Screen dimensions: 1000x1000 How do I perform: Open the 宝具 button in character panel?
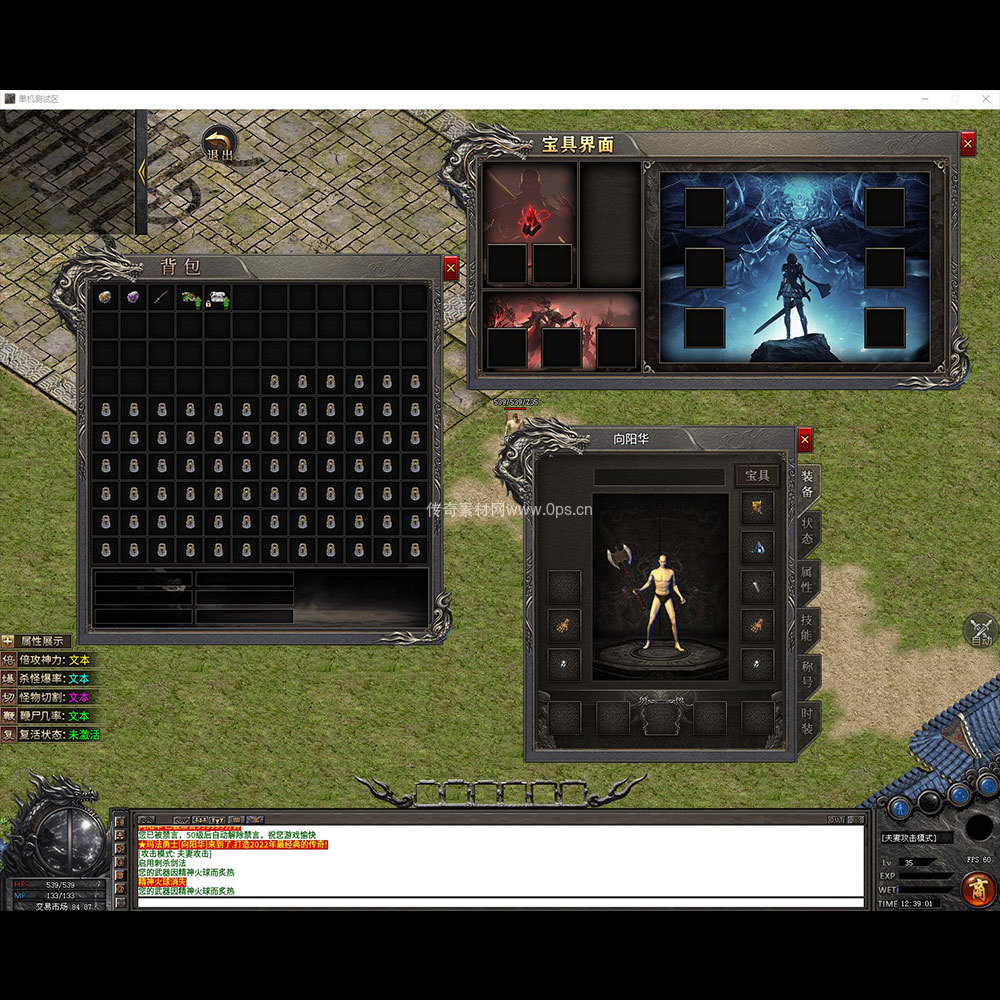tap(757, 476)
